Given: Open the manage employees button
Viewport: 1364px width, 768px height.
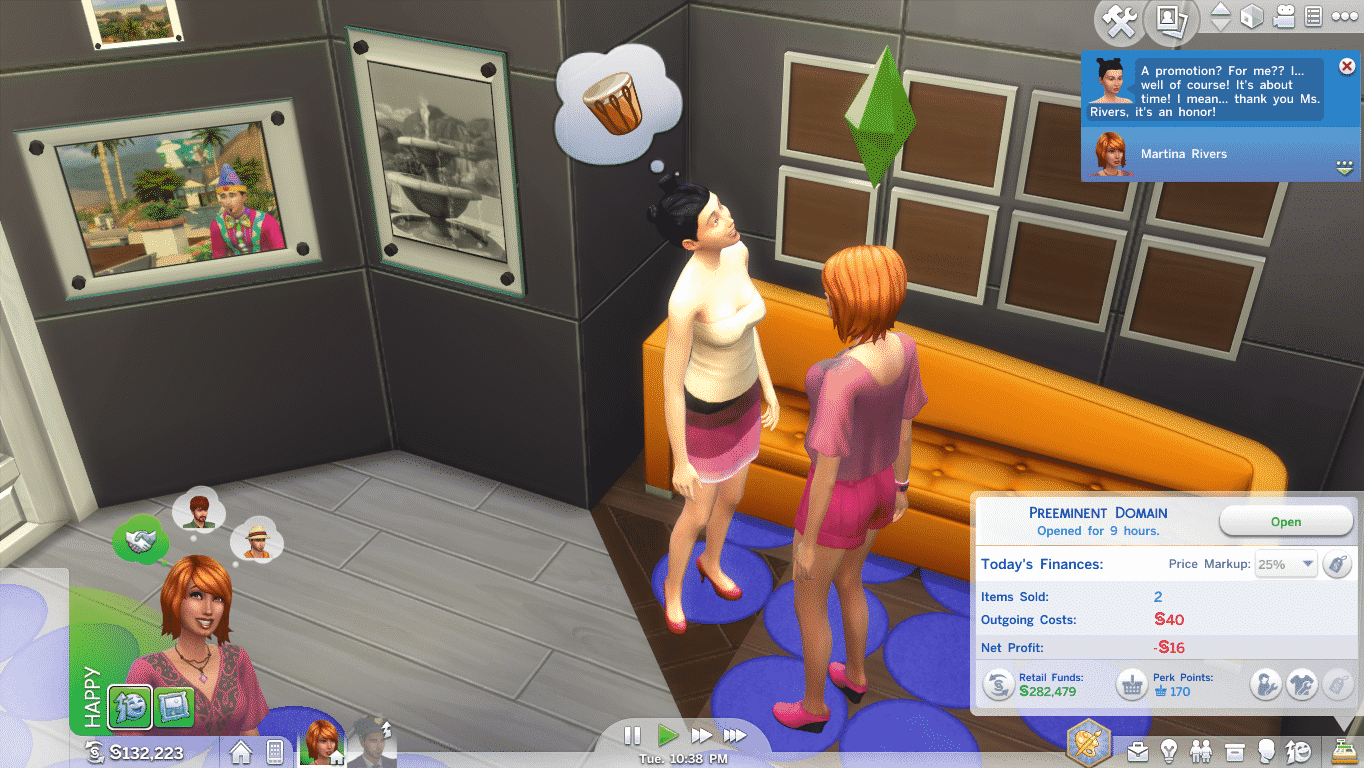Looking at the screenshot, I should point(1266,685).
